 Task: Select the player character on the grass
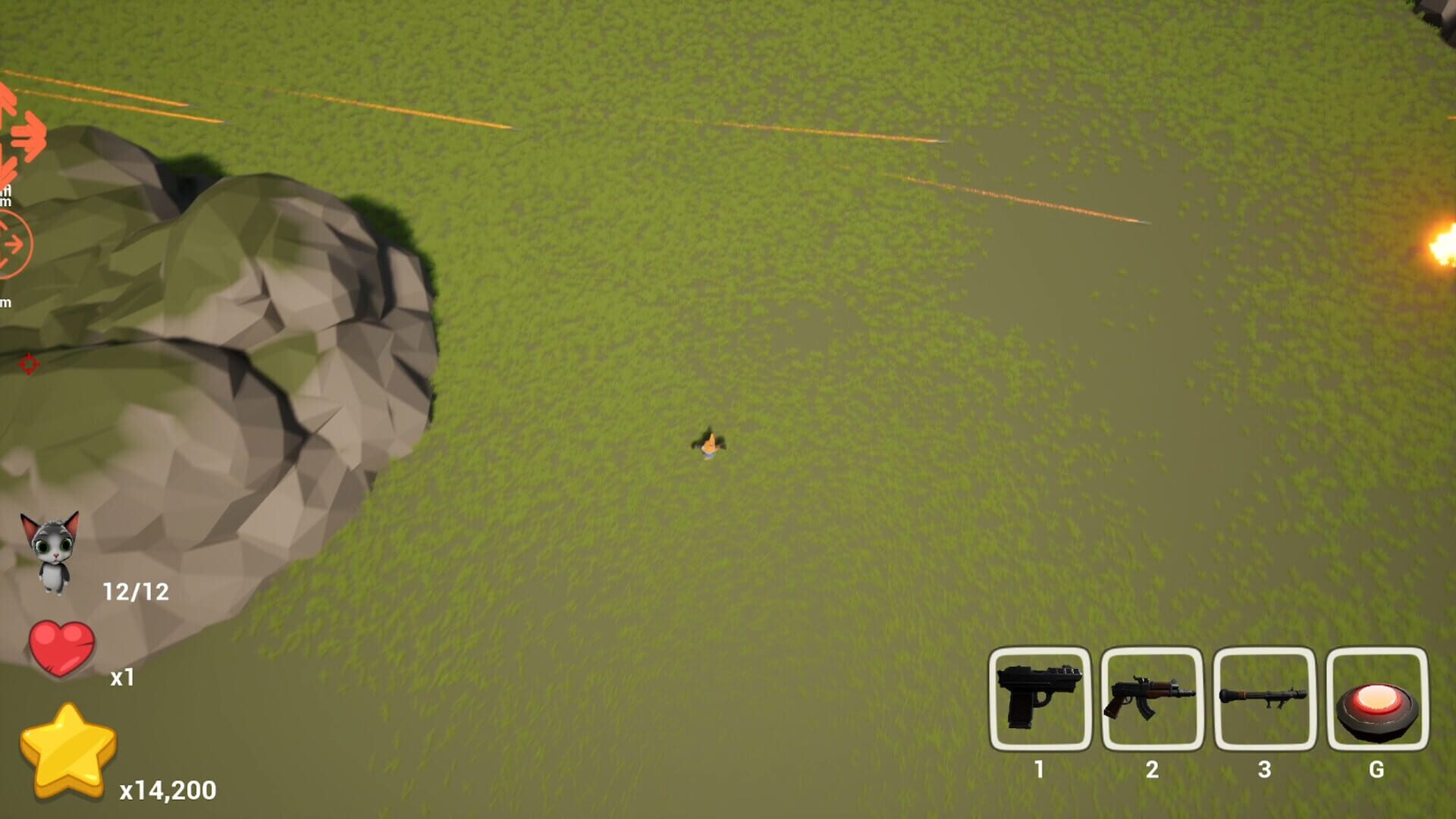tap(711, 444)
